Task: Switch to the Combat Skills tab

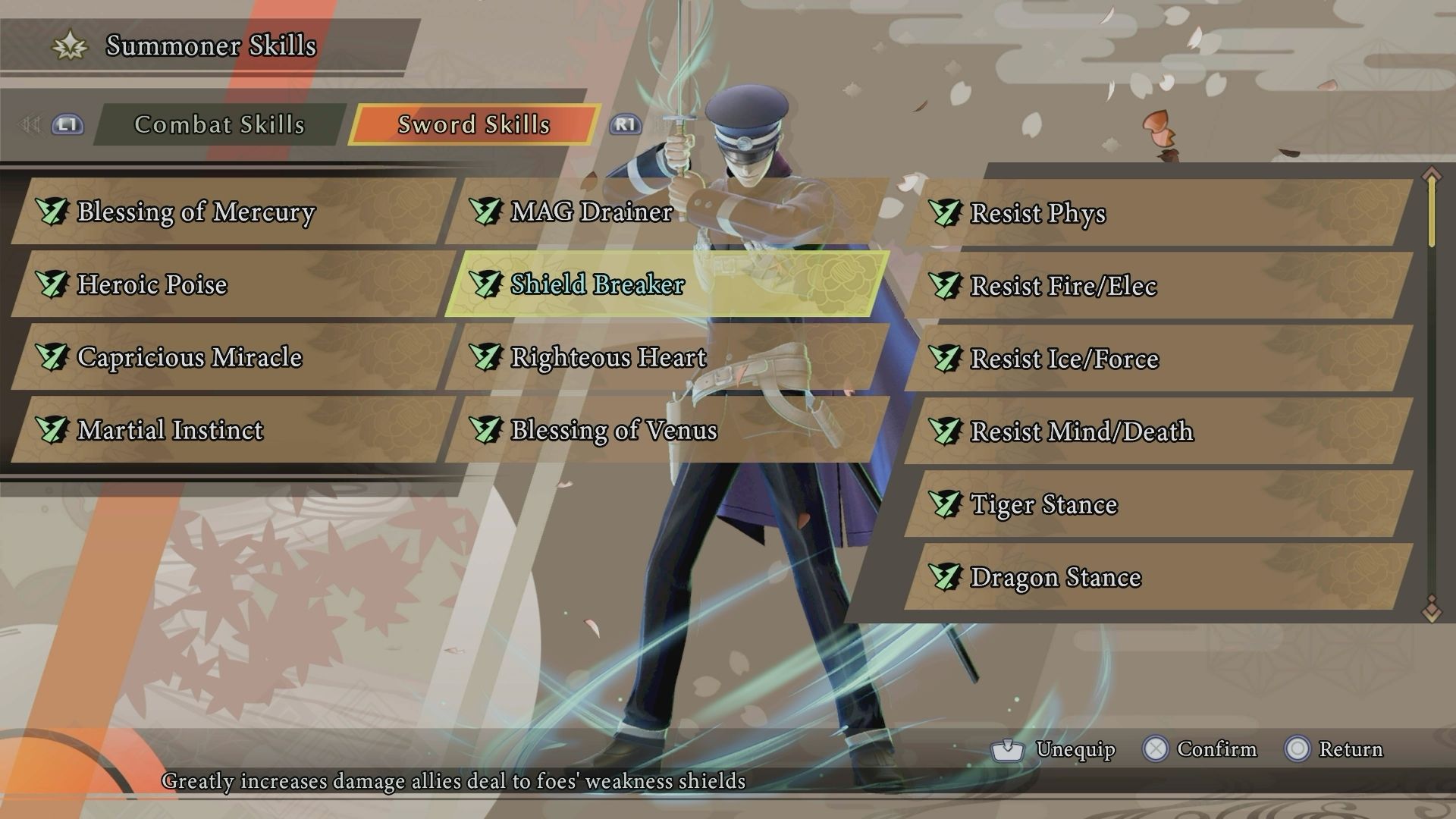Action: [x=219, y=125]
